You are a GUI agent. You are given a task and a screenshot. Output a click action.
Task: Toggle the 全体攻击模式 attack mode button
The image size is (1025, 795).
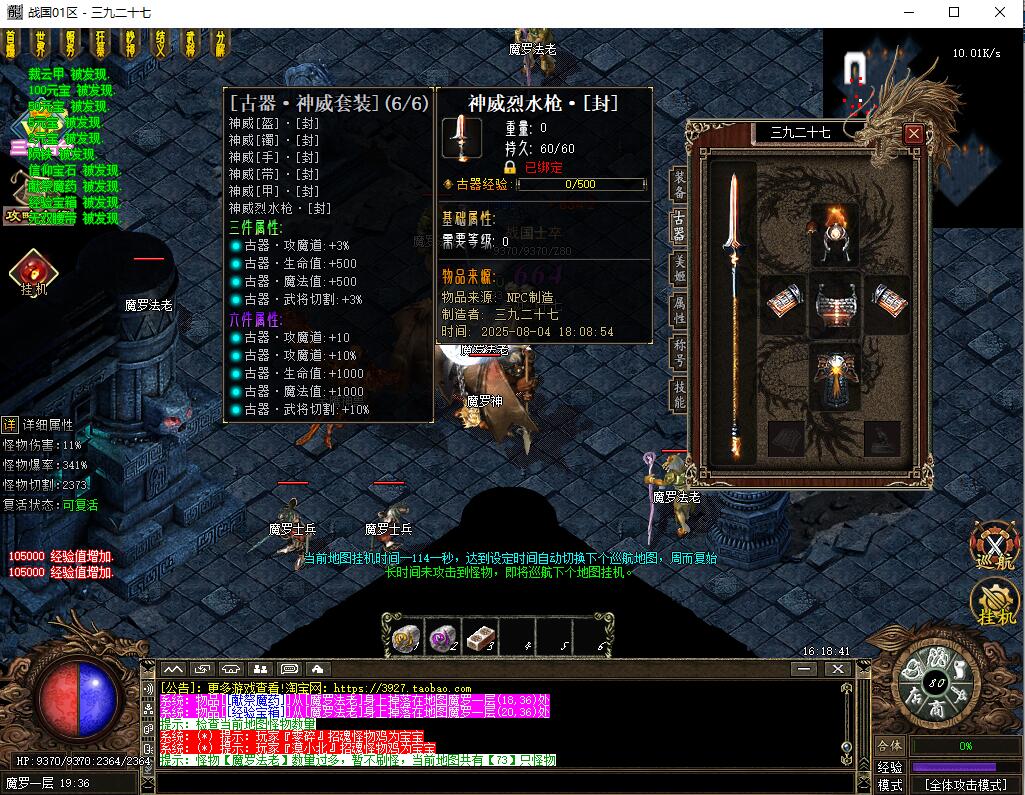[964, 785]
